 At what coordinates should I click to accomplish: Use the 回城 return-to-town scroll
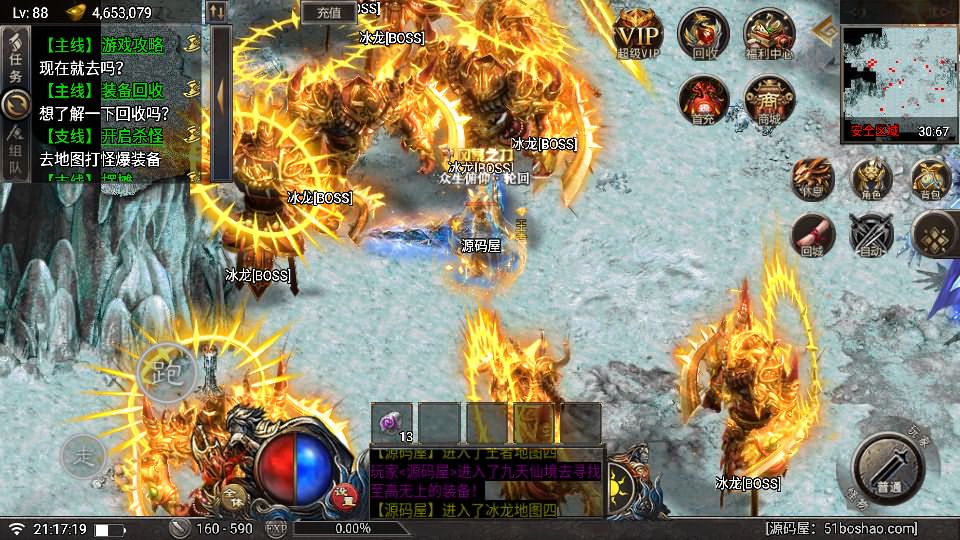click(811, 236)
